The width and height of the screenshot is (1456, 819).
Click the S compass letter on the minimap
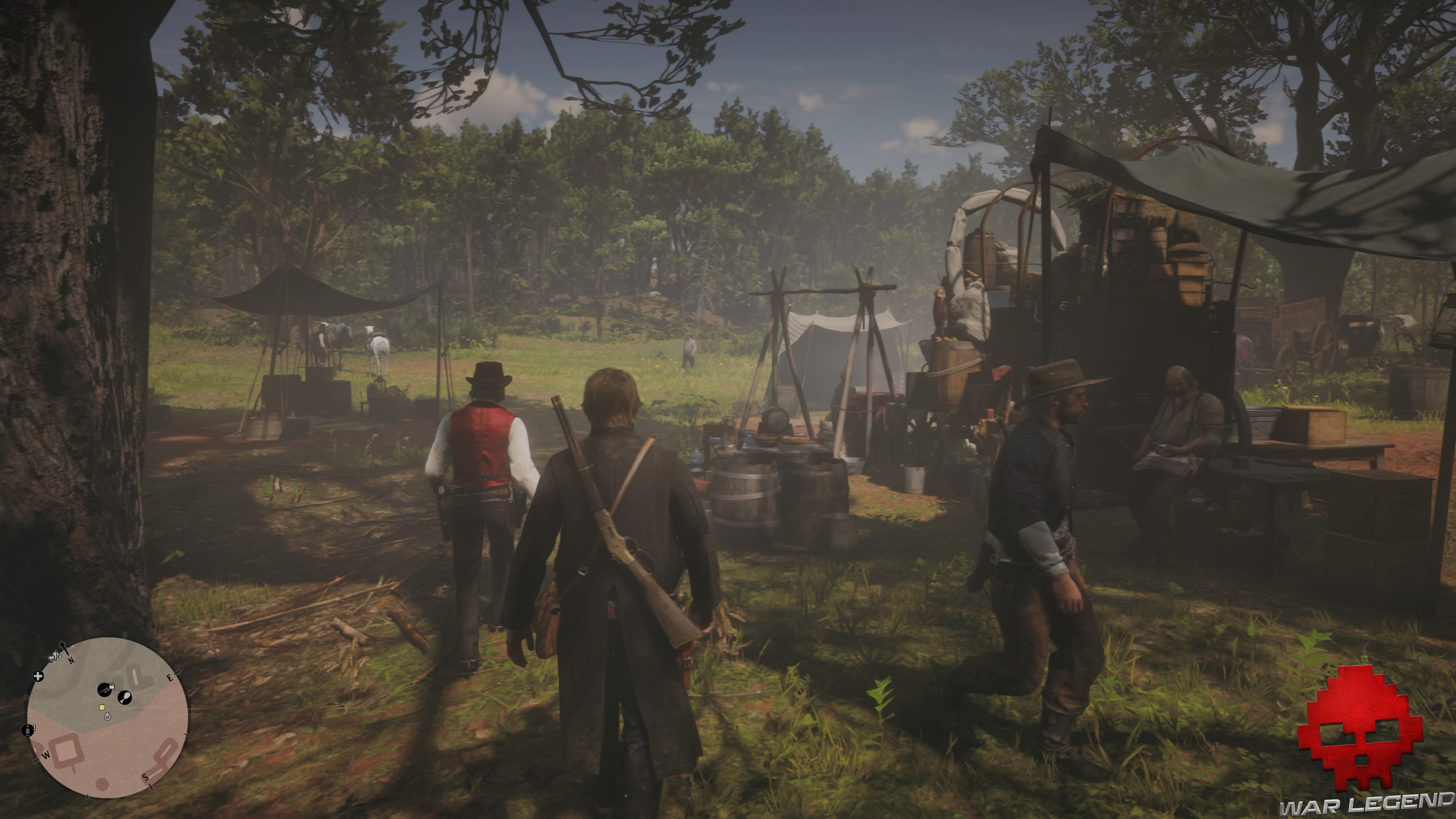click(146, 777)
